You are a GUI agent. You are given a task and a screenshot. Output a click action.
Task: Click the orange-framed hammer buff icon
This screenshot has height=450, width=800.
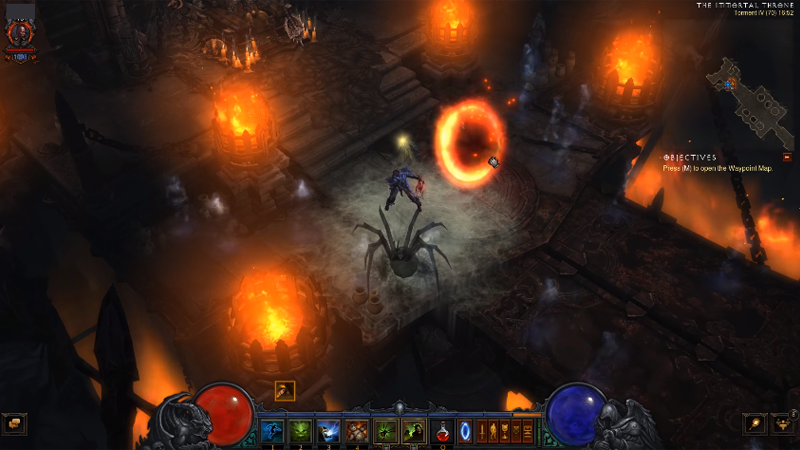pyautogui.click(x=284, y=391)
